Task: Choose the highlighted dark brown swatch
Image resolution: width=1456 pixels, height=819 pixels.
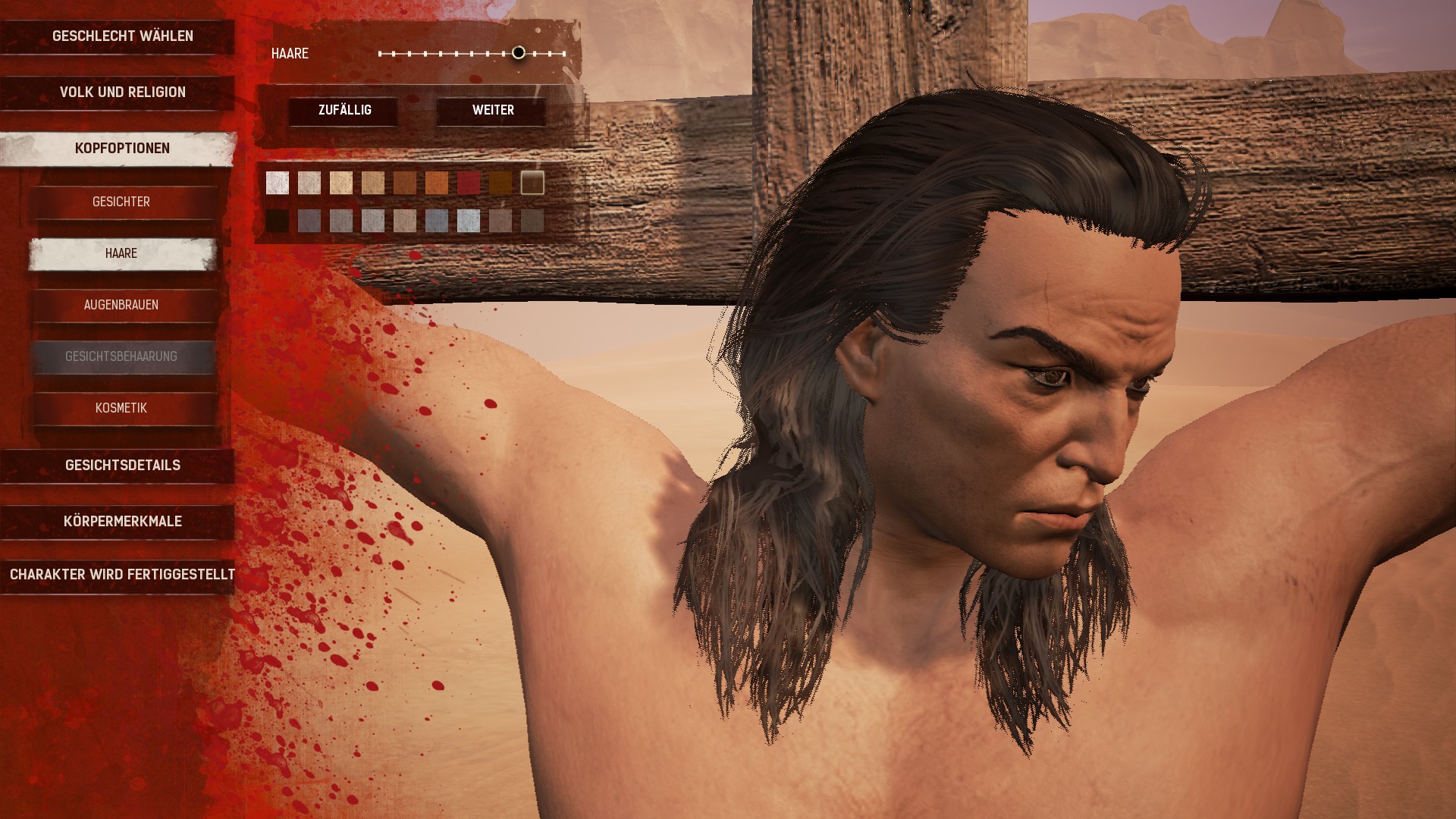Action: 532,183
